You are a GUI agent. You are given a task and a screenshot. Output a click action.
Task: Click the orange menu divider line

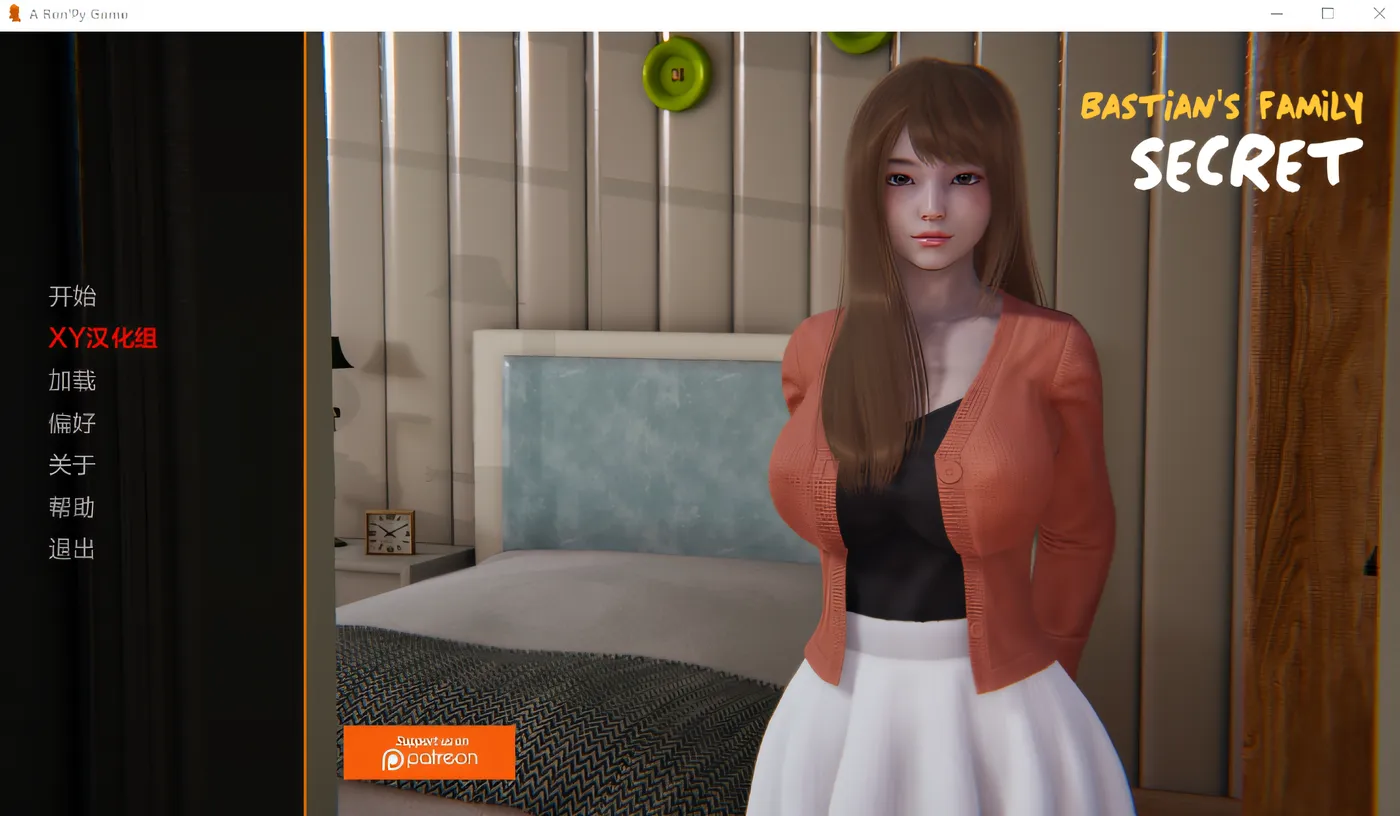point(305,420)
